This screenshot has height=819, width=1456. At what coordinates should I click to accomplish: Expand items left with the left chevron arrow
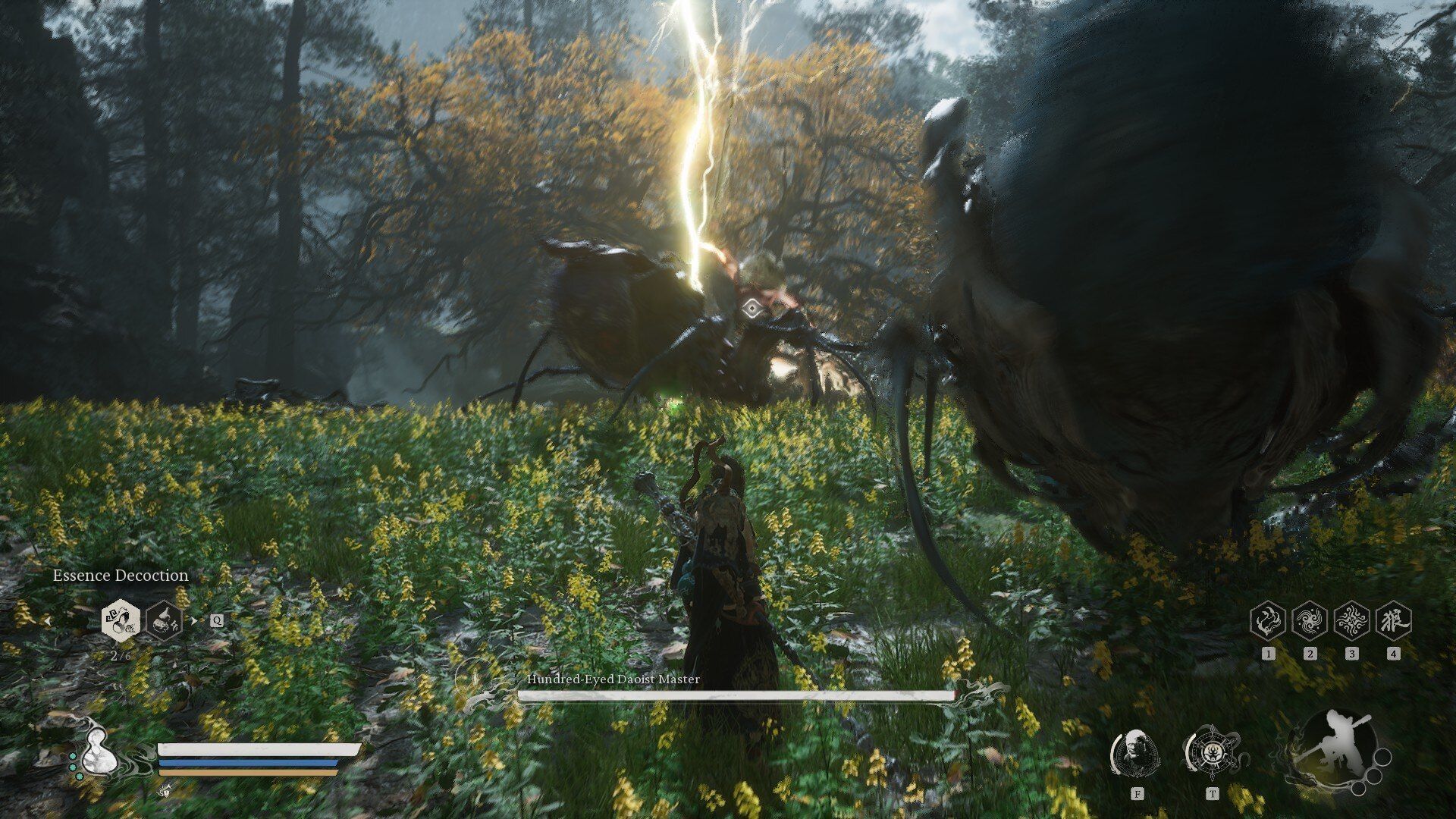tap(47, 621)
